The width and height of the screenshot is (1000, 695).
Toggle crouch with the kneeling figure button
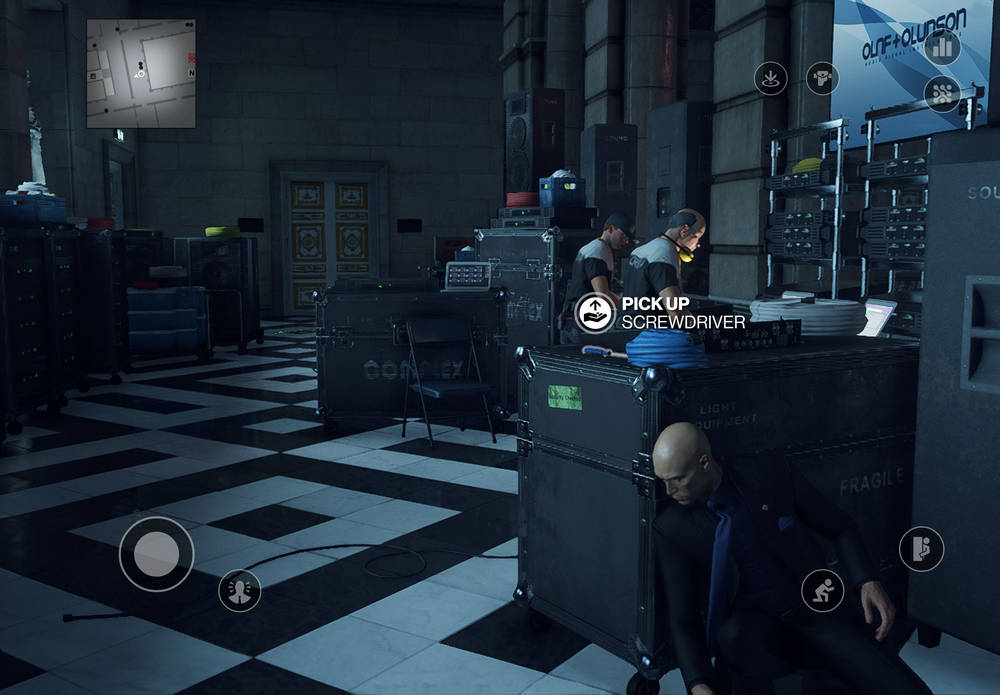[x=822, y=591]
